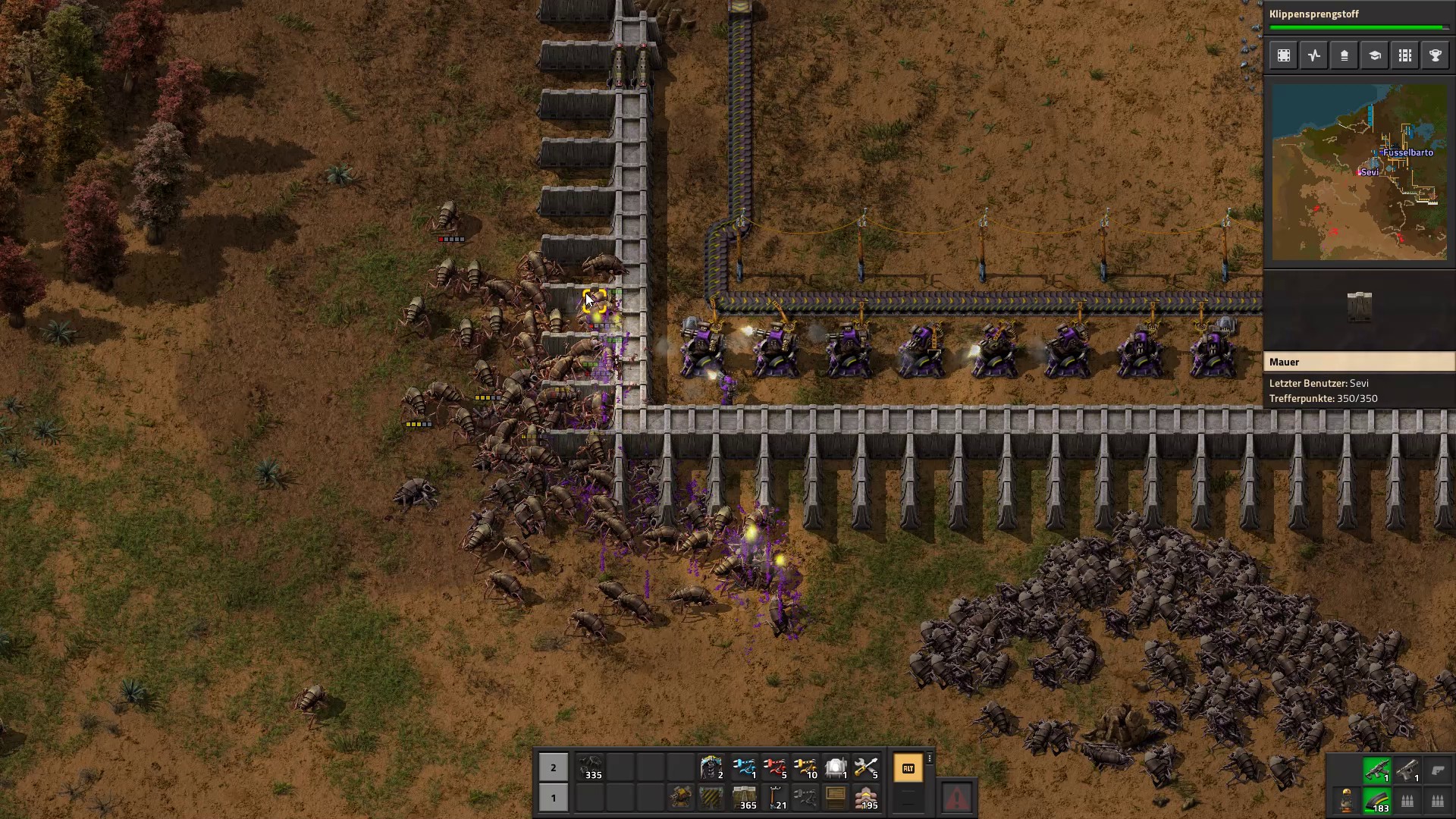Open the trophy achievements button
The height and width of the screenshot is (819, 1456).
click(x=1436, y=55)
